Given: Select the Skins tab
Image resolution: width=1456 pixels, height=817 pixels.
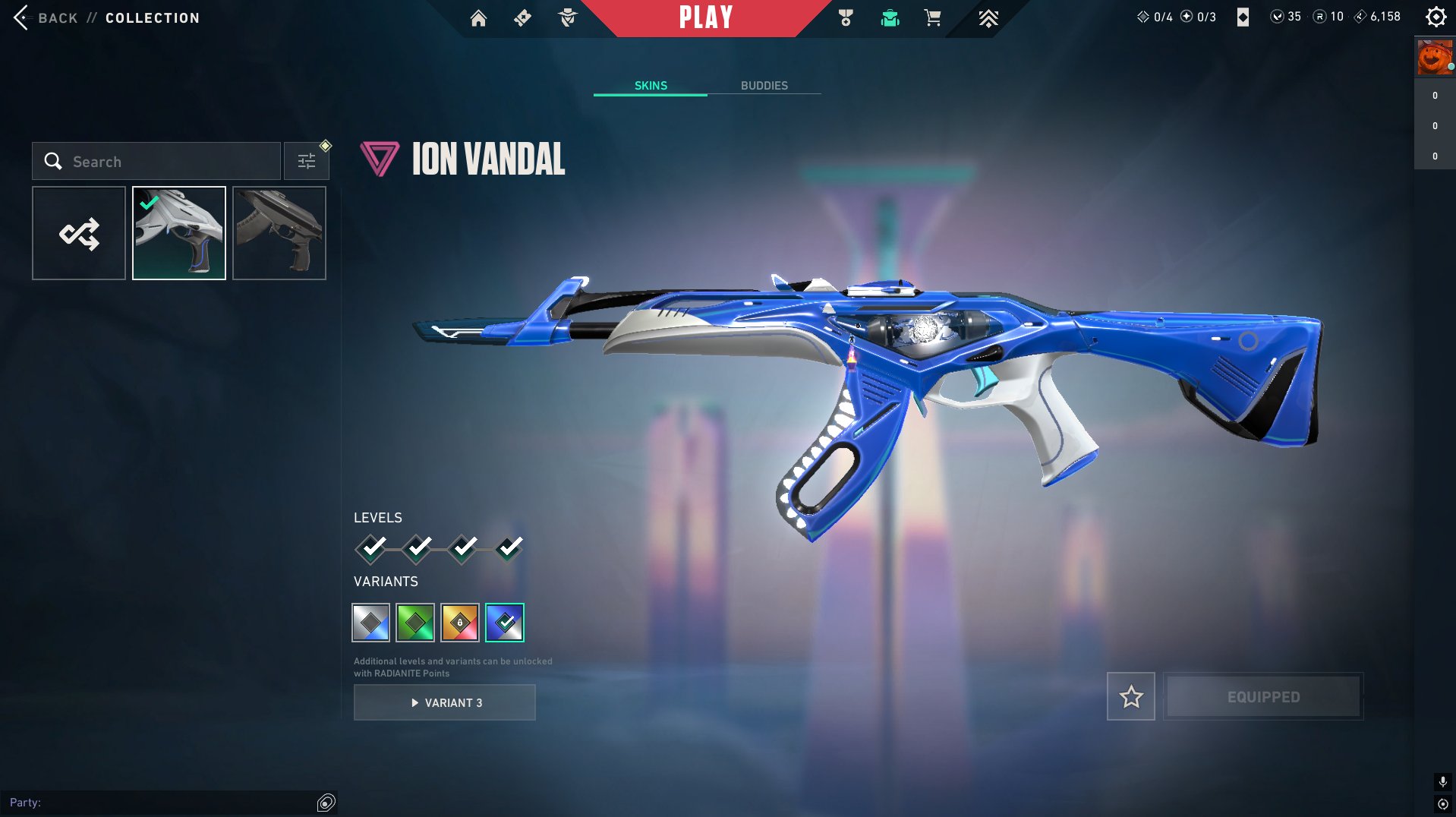Looking at the screenshot, I should click(x=651, y=85).
